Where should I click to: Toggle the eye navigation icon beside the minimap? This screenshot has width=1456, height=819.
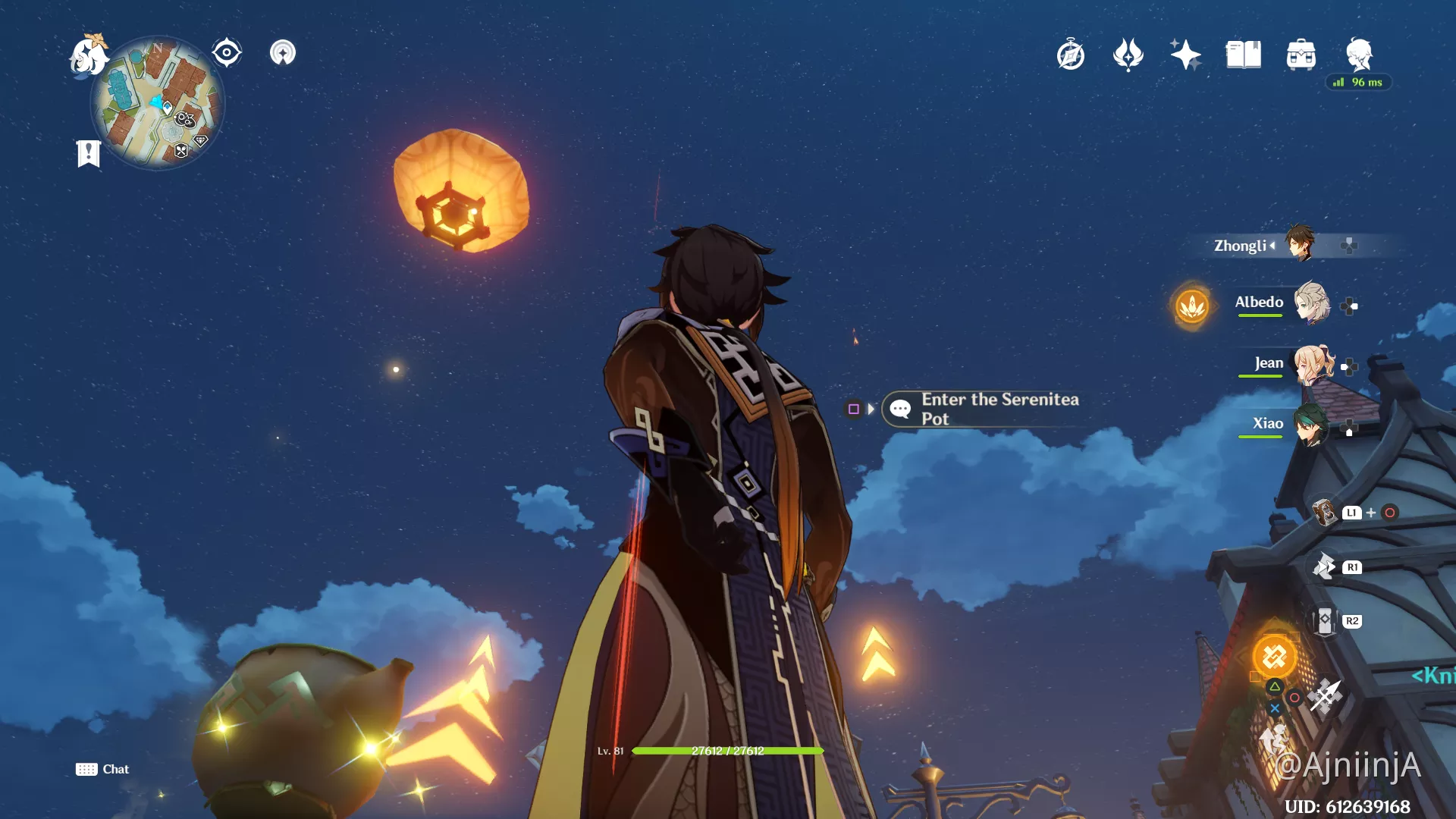coord(226,52)
